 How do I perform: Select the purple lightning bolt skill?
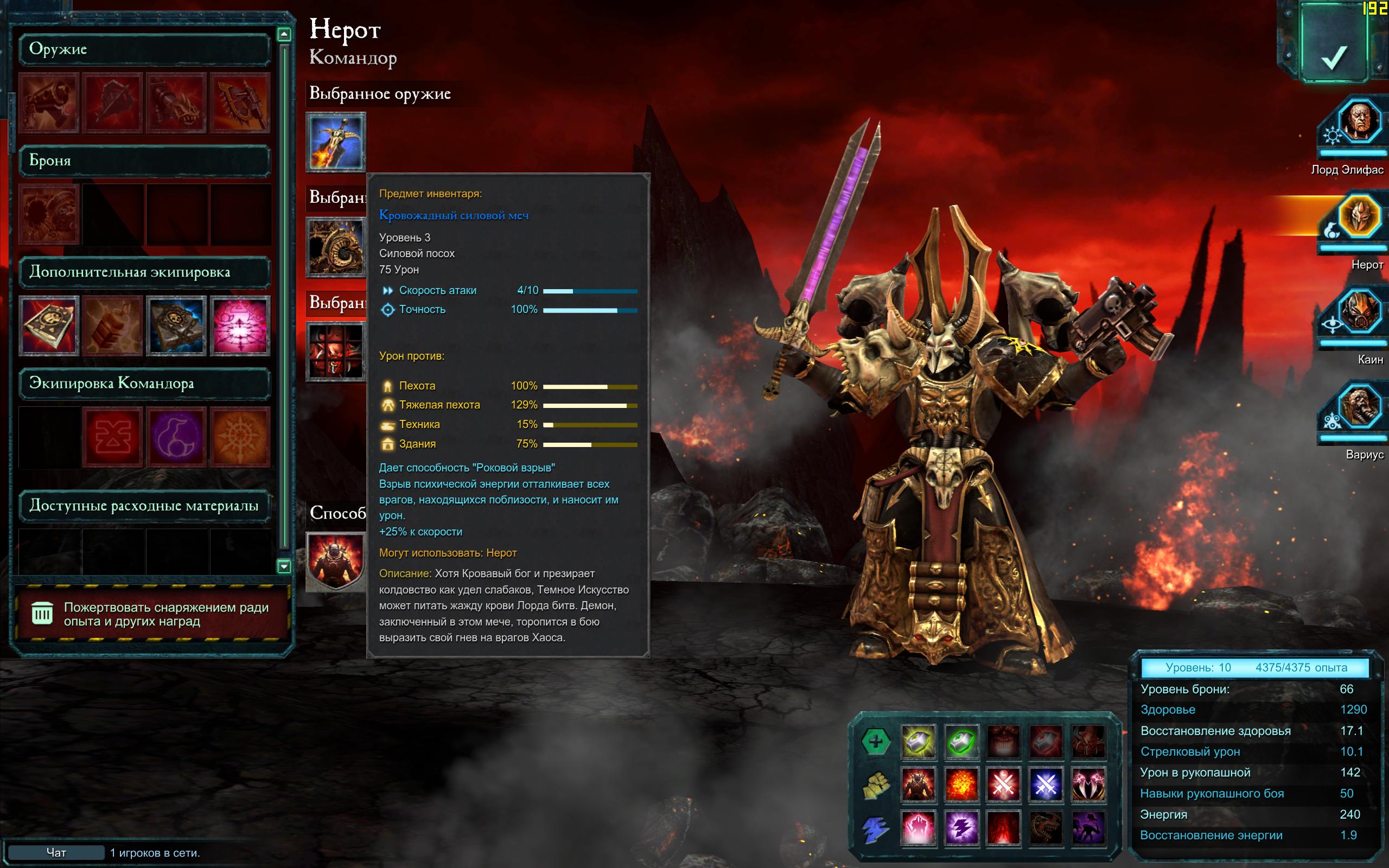(961, 828)
